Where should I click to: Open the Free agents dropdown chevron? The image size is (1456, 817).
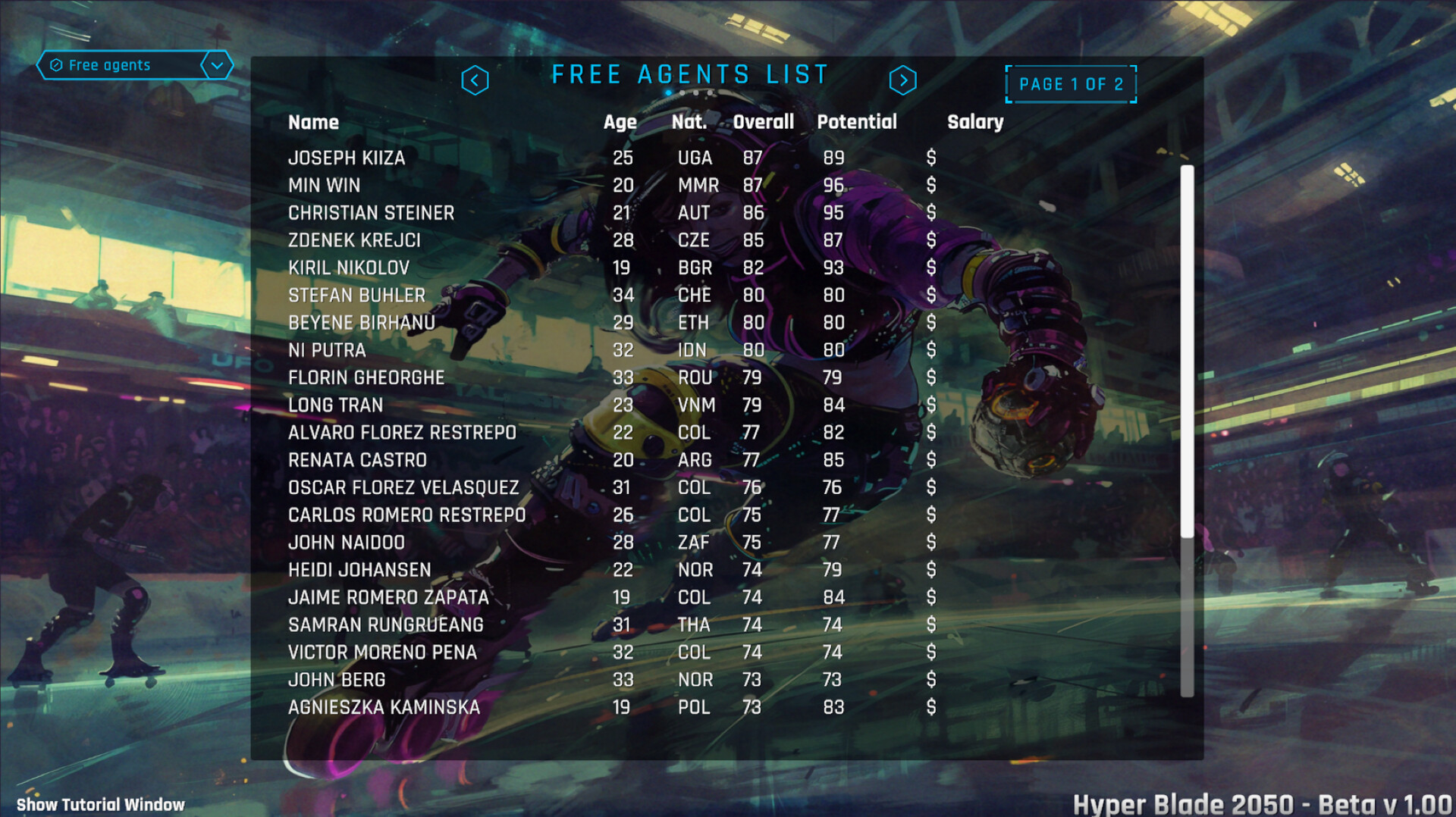pos(217,65)
